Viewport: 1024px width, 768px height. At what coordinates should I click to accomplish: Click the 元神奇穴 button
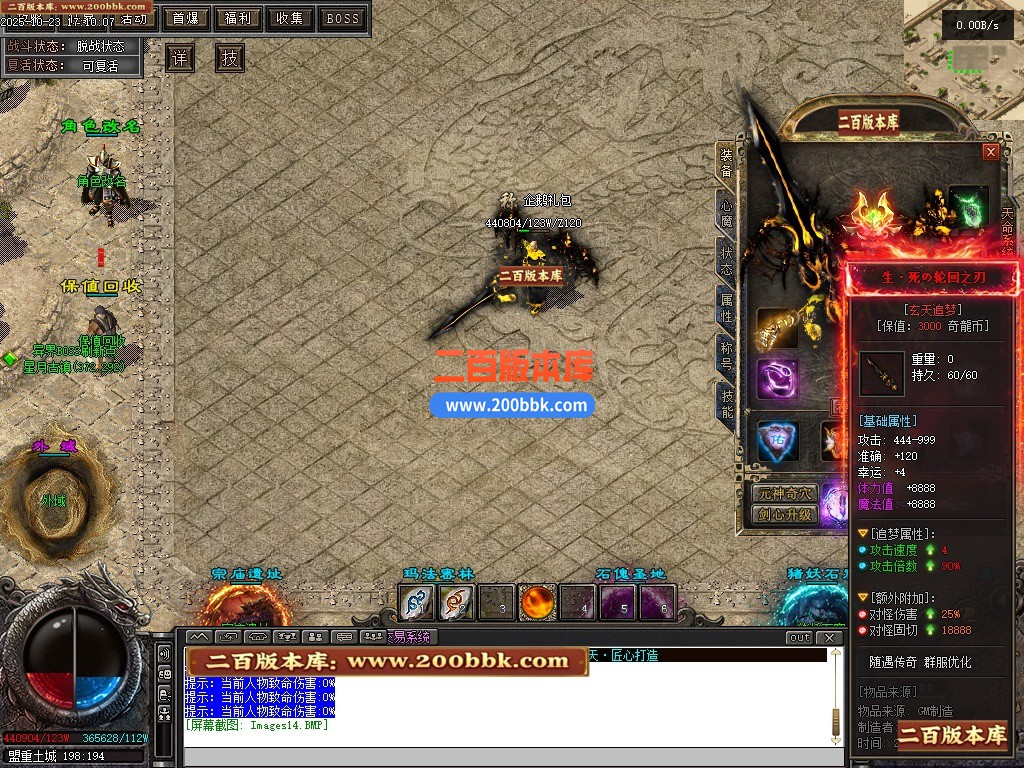coord(785,494)
